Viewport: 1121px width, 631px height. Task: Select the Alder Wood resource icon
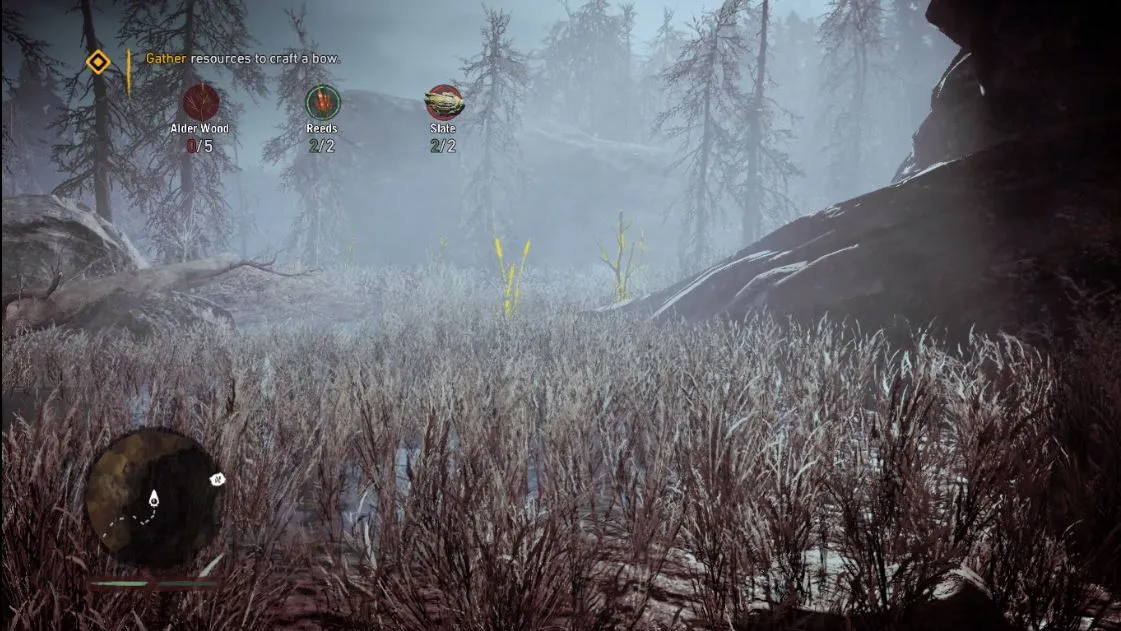coord(200,102)
